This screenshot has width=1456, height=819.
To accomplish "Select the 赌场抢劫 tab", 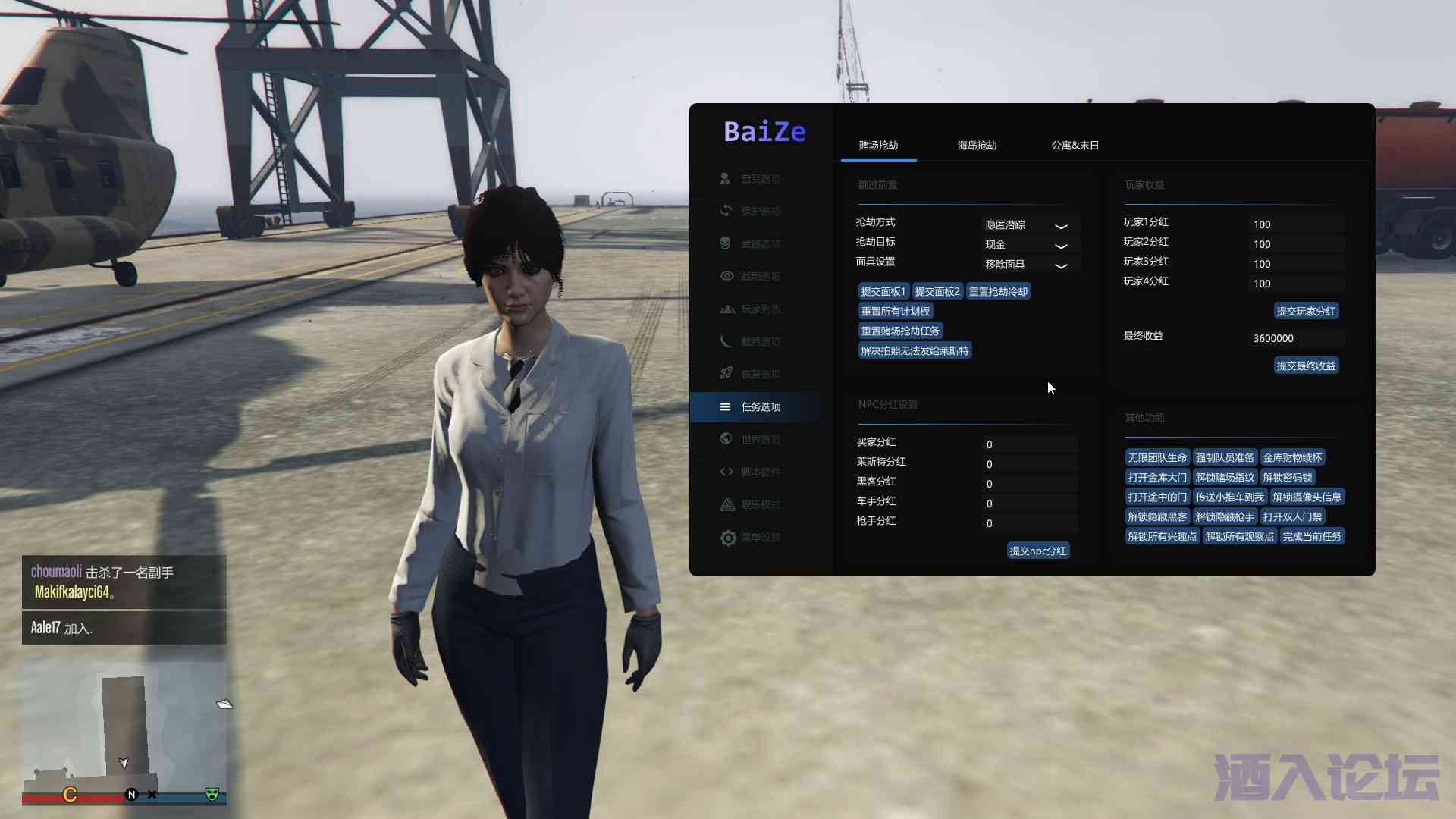I will [x=878, y=145].
